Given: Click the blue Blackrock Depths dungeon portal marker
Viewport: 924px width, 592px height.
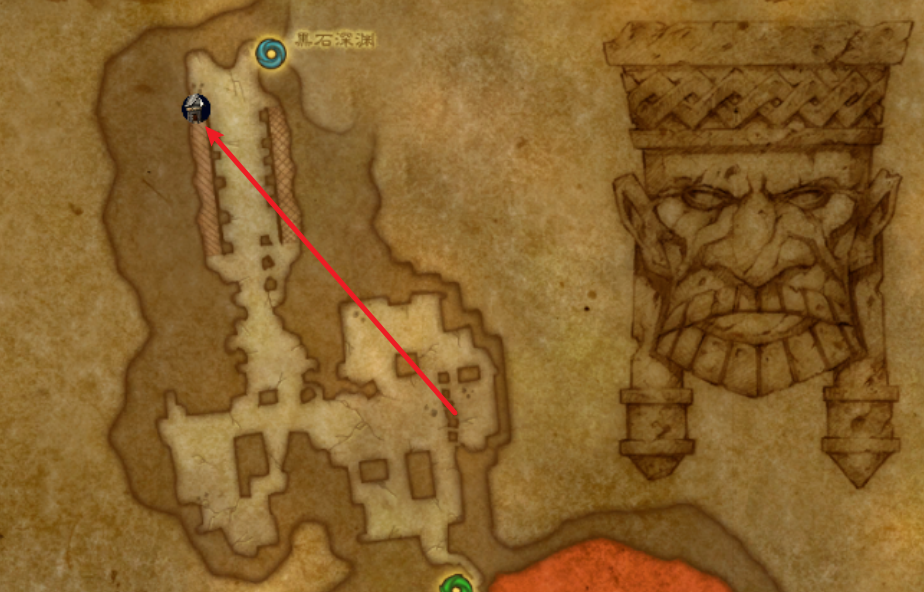Looking at the screenshot, I should pyautogui.click(x=270, y=52).
